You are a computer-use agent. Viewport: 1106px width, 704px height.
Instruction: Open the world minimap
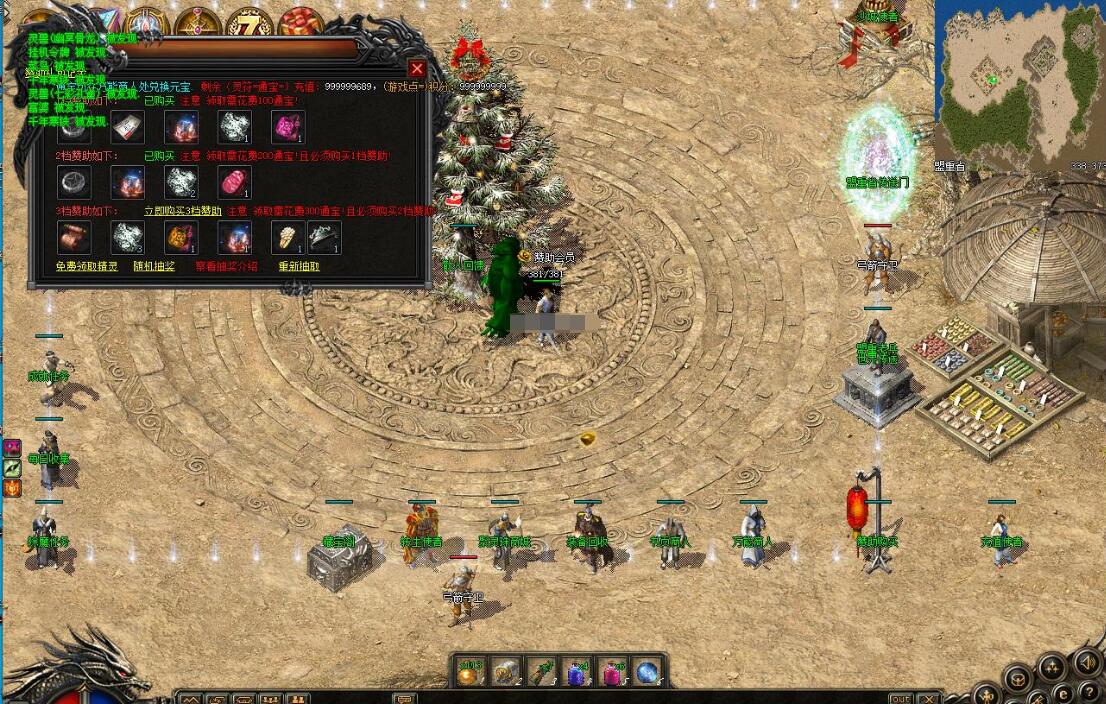(x=1020, y=80)
